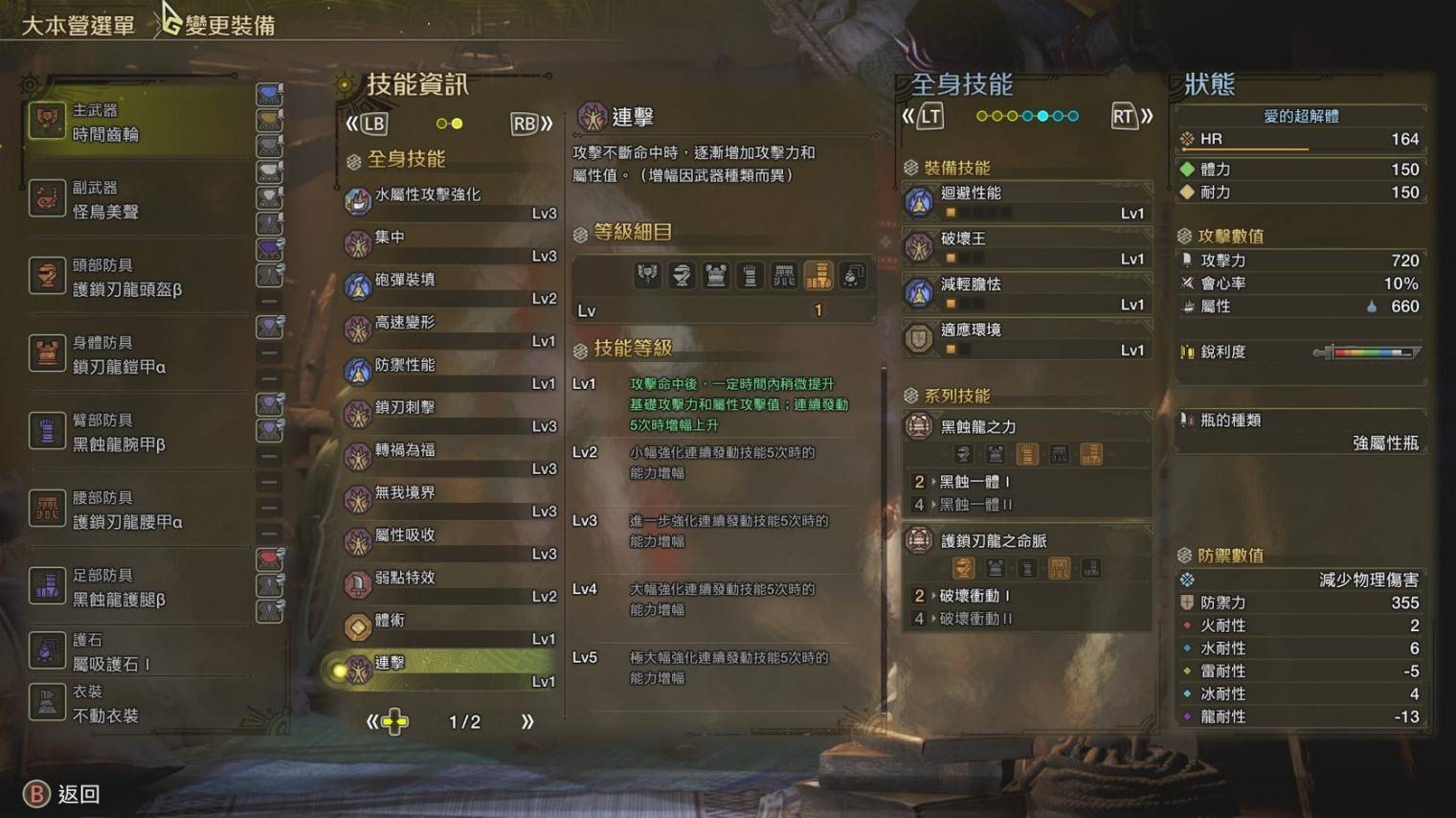The image size is (1456, 818).
Task: Select the helmet icon in 等級細目 row
Action: (x=680, y=275)
